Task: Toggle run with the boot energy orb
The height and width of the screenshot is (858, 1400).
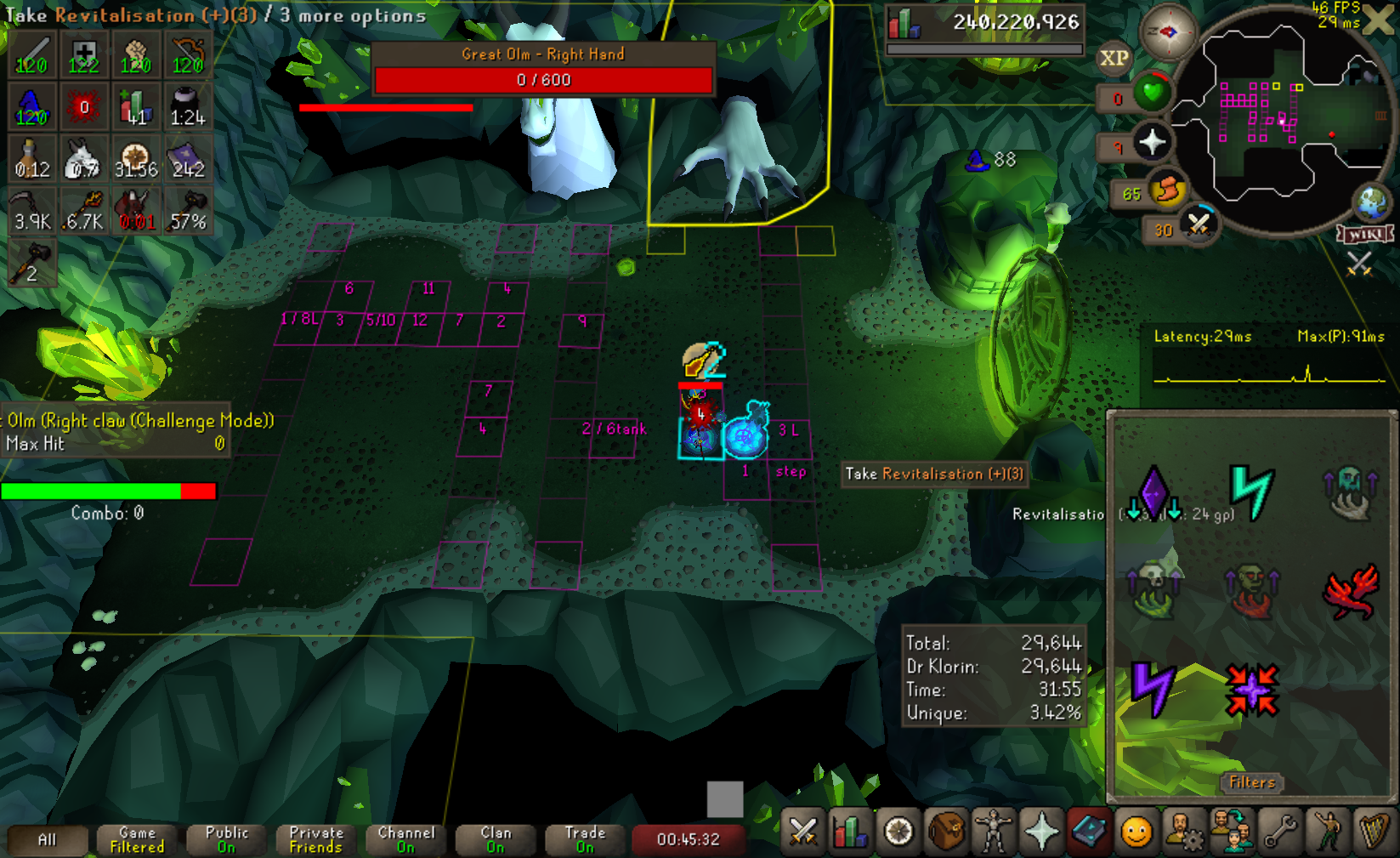Action: (x=1167, y=190)
